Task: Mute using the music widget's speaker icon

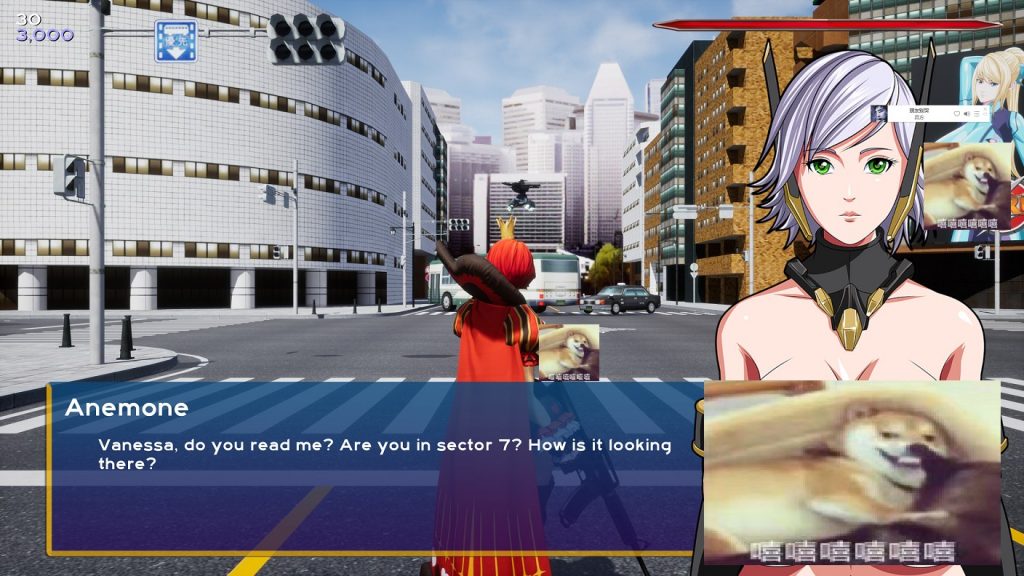Action: [x=966, y=113]
